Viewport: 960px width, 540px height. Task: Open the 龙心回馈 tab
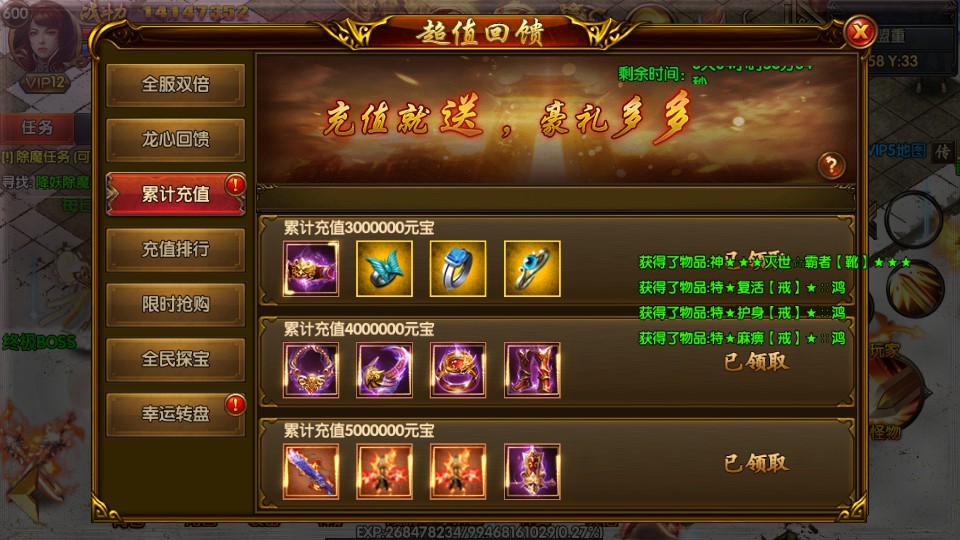coord(175,140)
